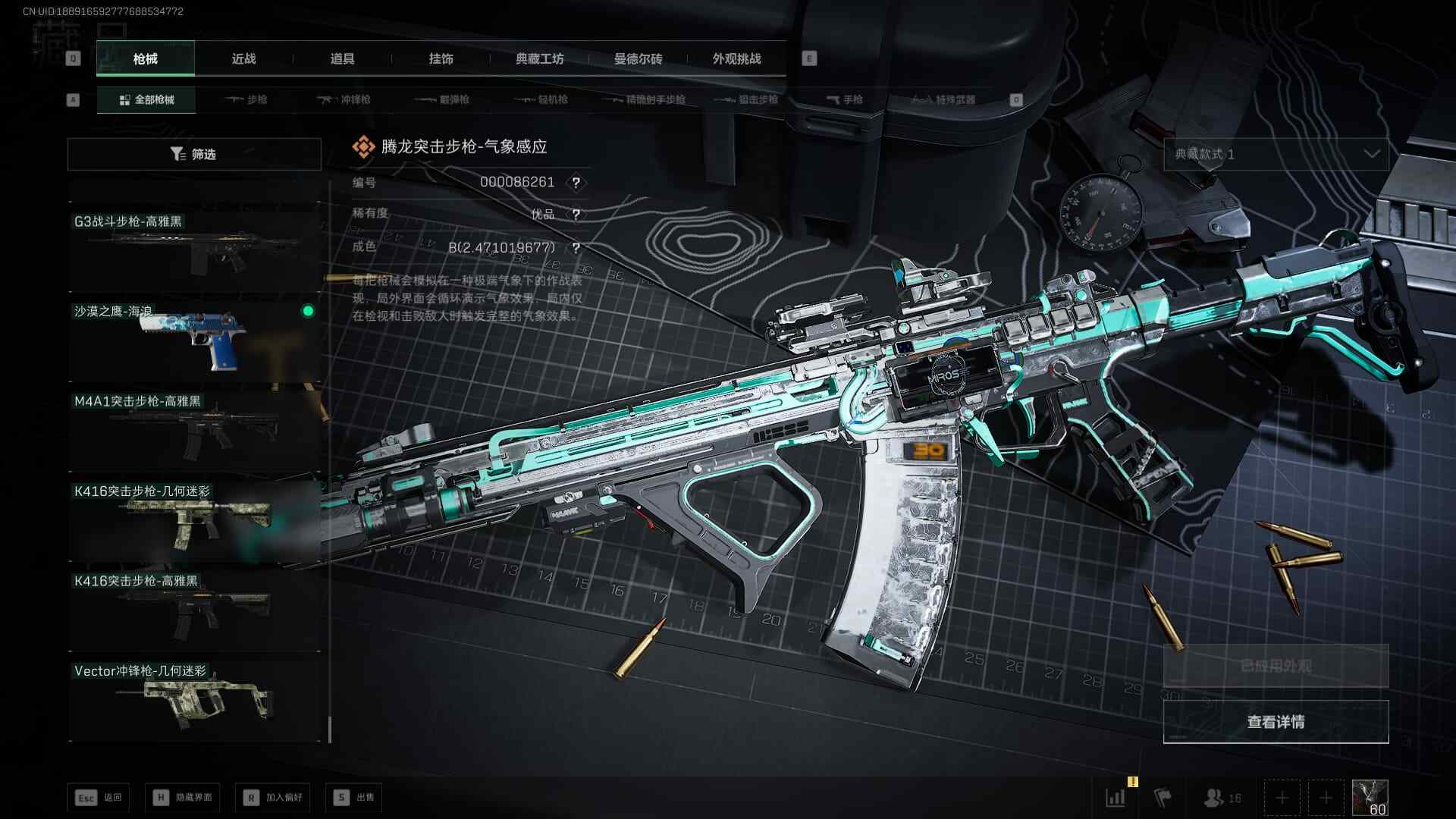
Task: Select the 挂饰 charms tab
Action: (441, 59)
